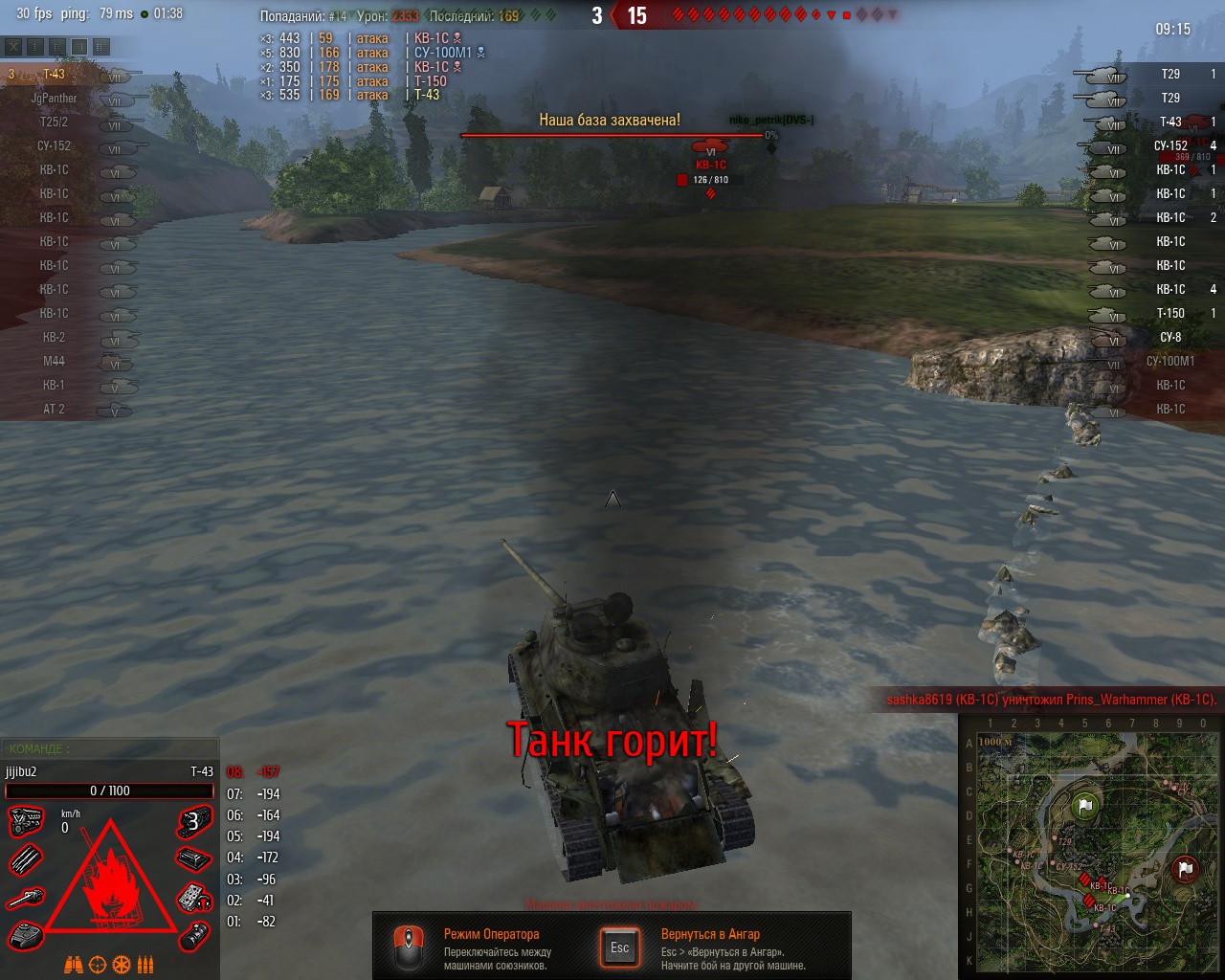
Task: Select the T-150 in the enemy list
Action: click(x=1169, y=314)
